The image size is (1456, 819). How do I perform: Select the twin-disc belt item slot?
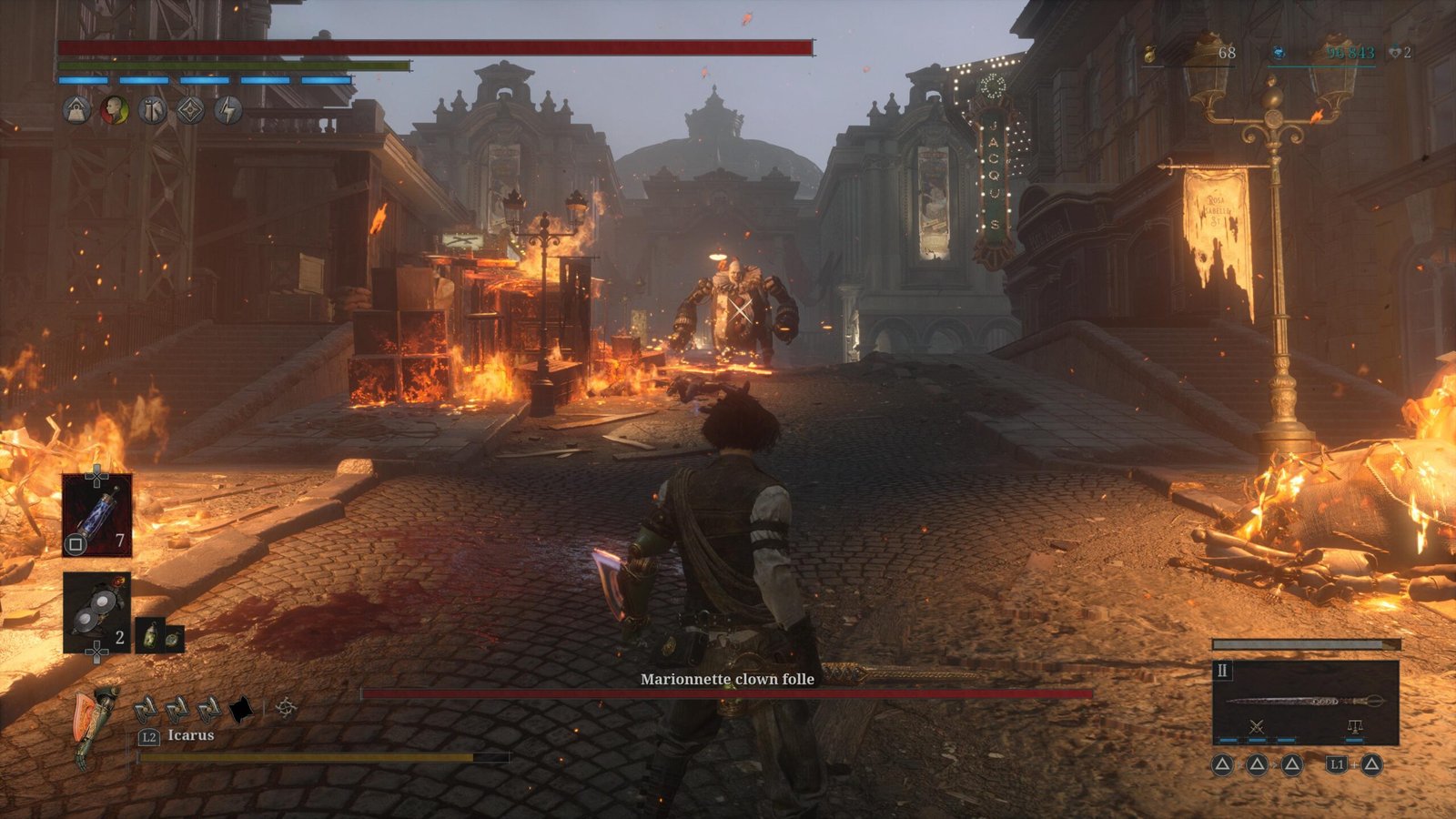[x=96, y=612]
